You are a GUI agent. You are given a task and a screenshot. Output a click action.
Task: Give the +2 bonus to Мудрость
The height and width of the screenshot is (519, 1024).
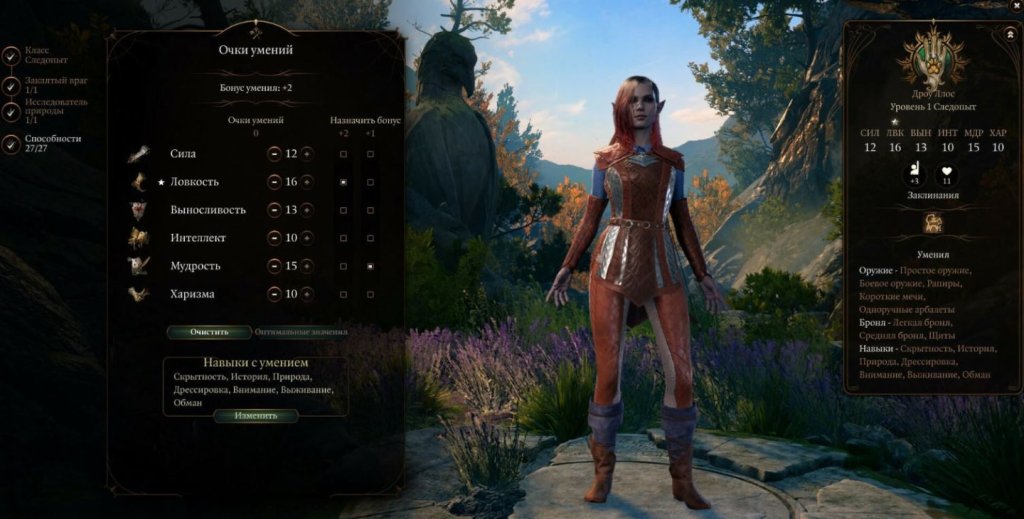pyautogui.click(x=344, y=266)
